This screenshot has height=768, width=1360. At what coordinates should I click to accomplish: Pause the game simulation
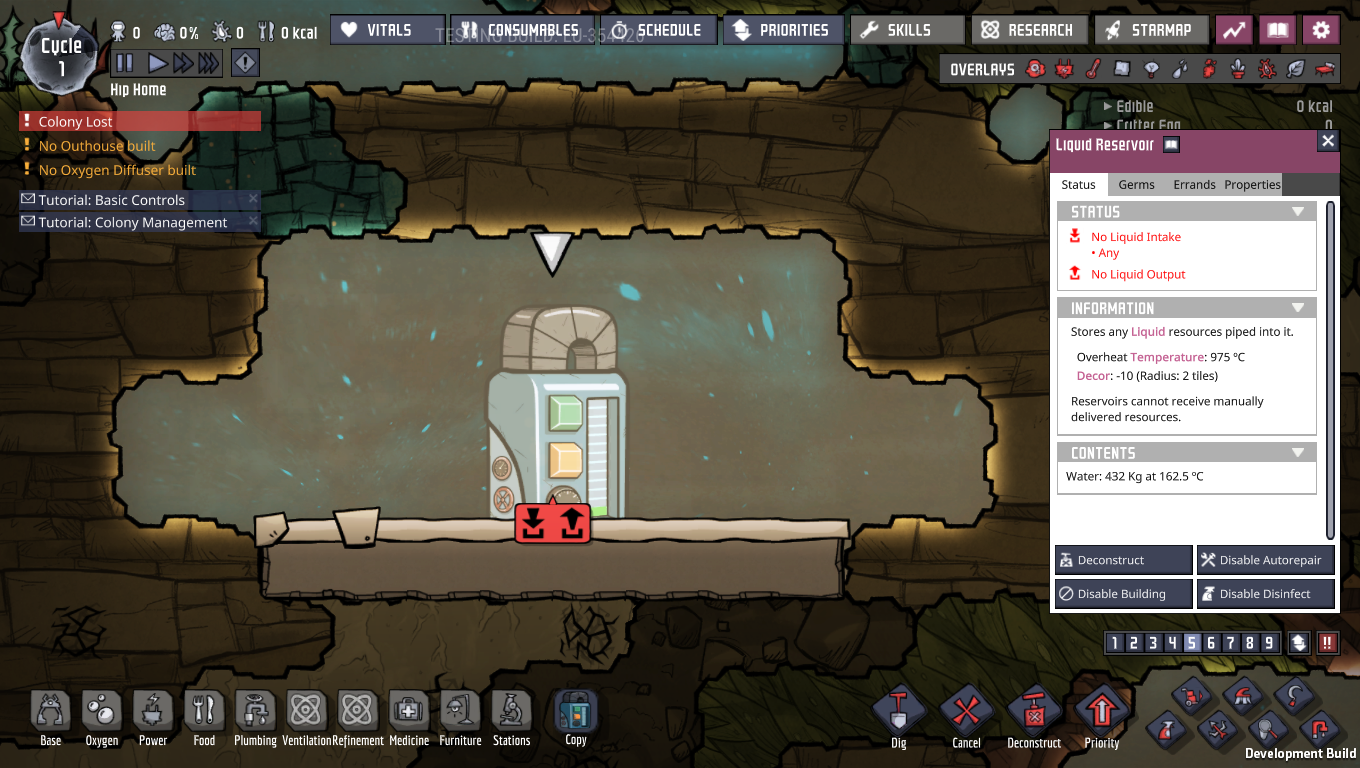[124, 62]
